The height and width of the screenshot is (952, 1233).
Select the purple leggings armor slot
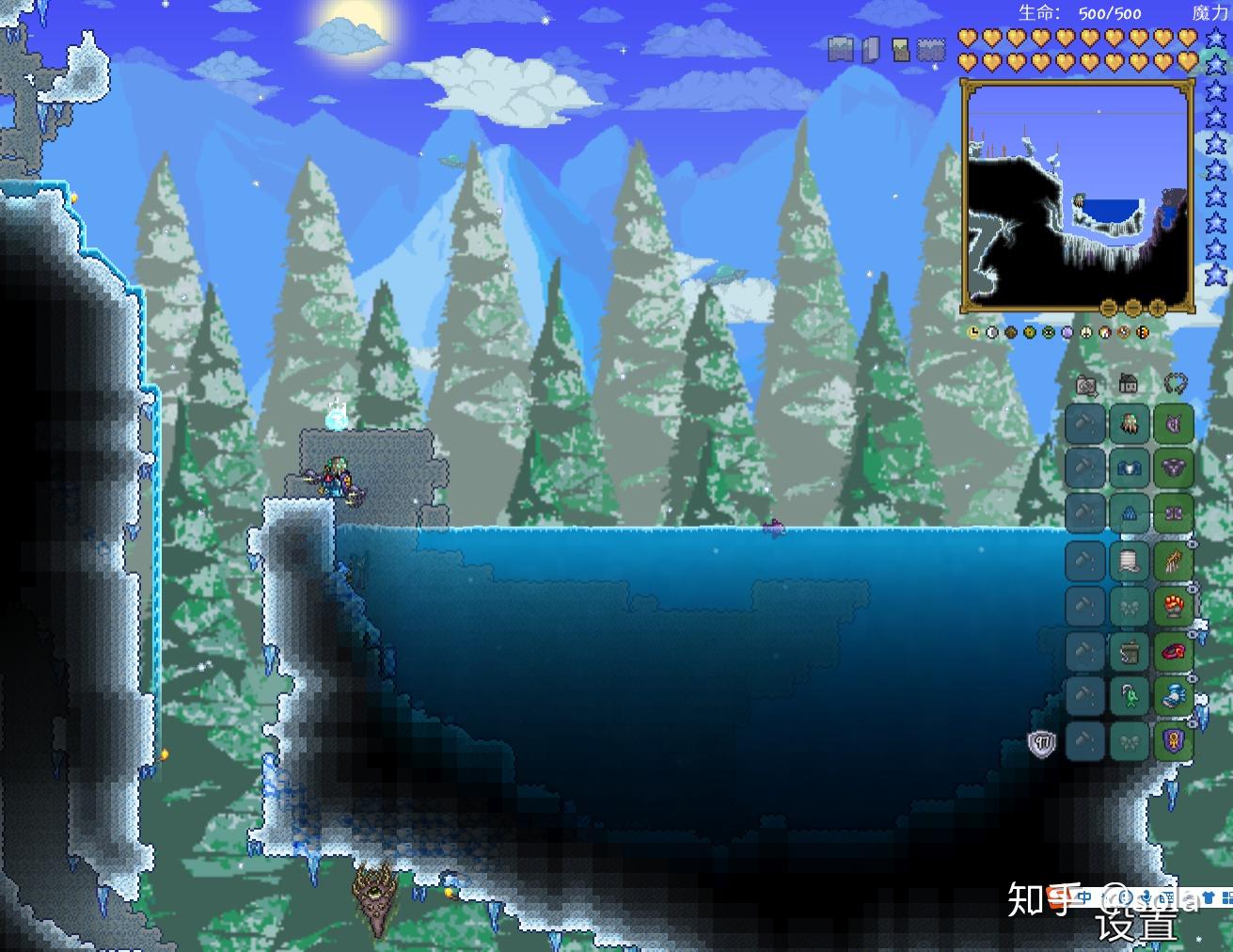coord(1173,514)
